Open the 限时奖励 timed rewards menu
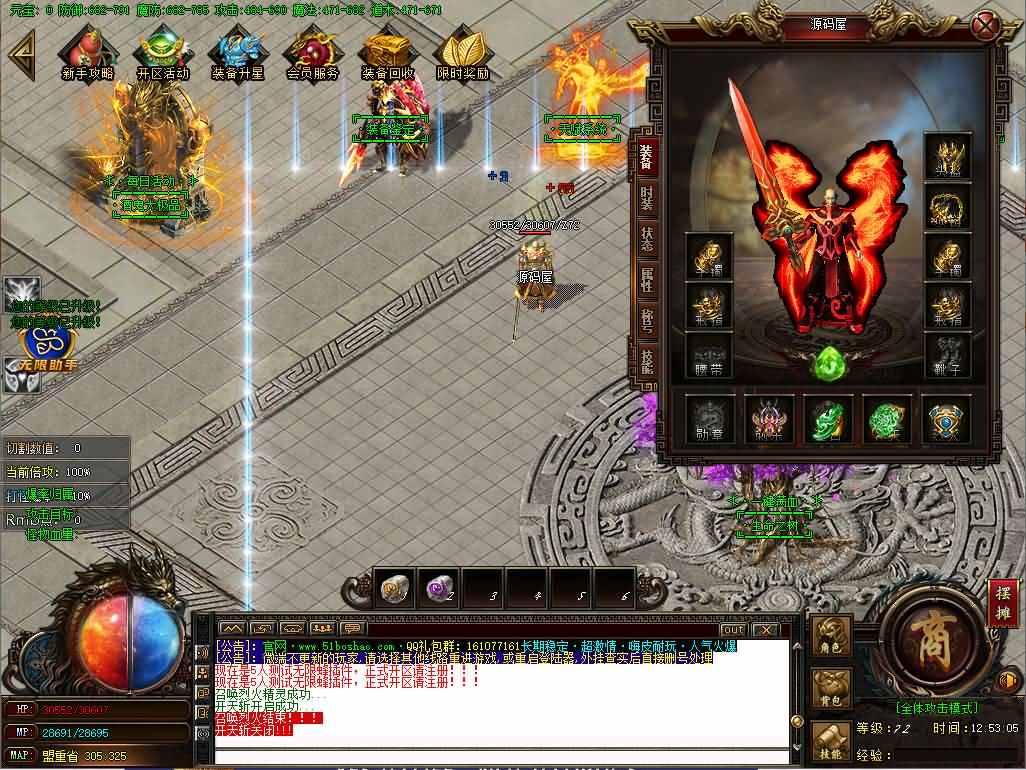1026x770 pixels. click(462, 52)
